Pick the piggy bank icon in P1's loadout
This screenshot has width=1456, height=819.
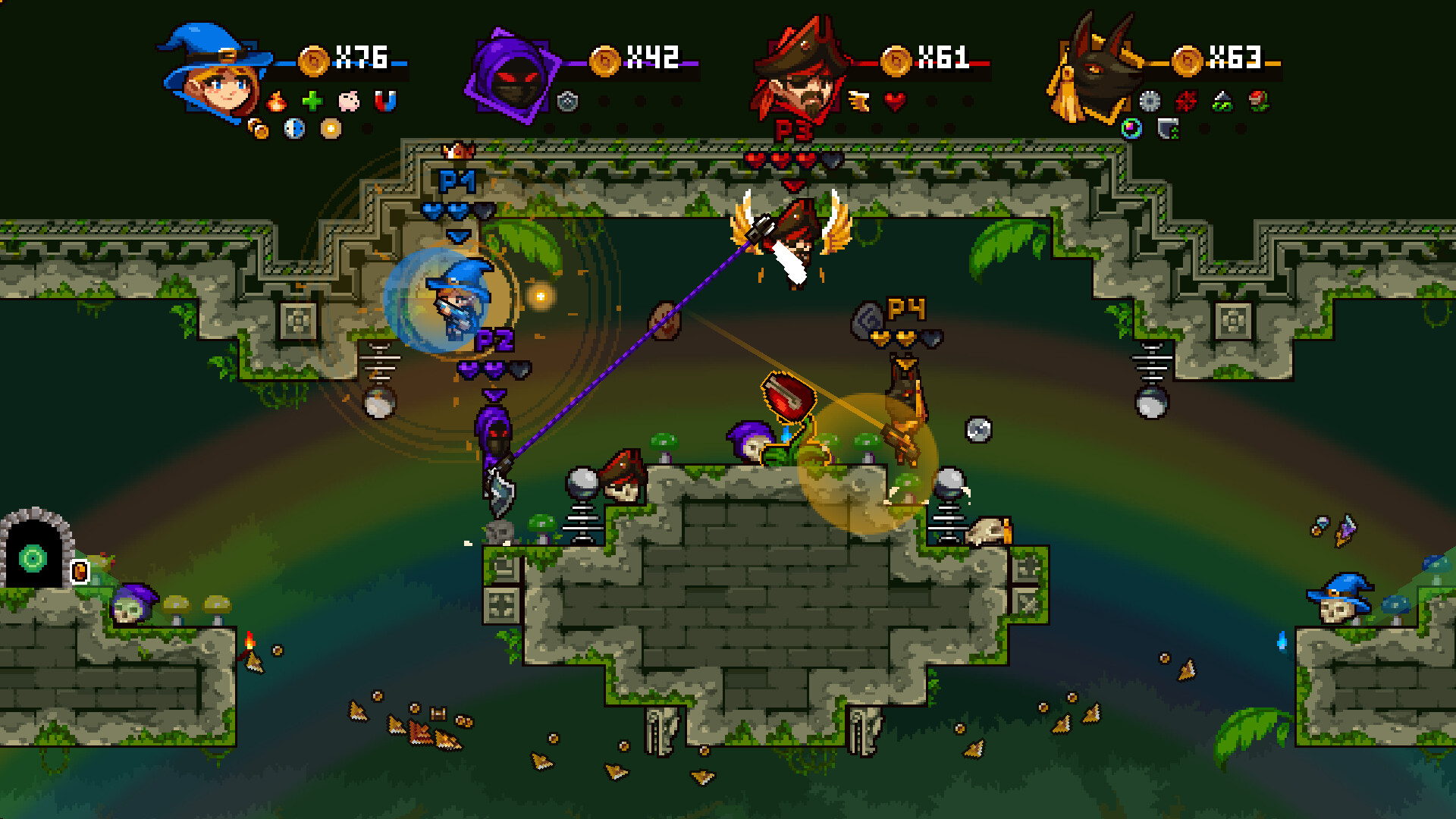pos(349,101)
